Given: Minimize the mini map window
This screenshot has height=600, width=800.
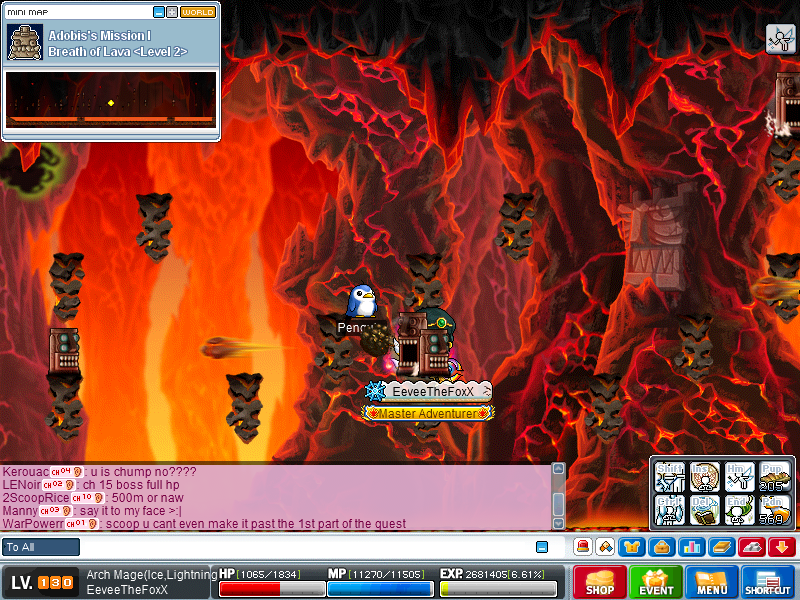Looking at the screenshot, I should (159, 12).
